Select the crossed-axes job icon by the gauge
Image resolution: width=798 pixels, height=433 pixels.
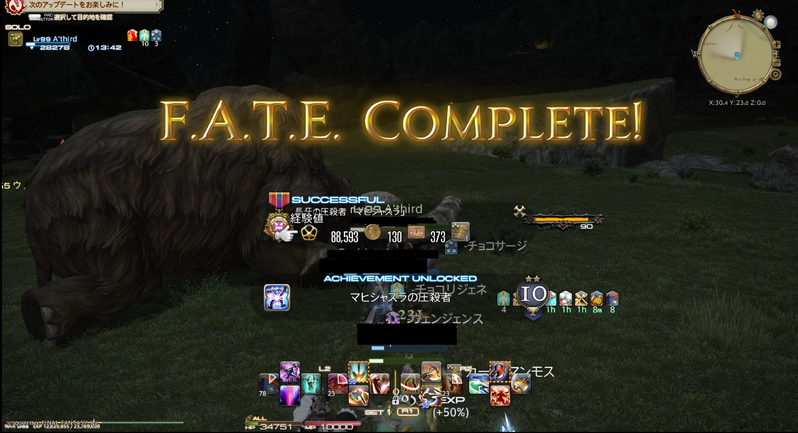[x=520, y=210]
